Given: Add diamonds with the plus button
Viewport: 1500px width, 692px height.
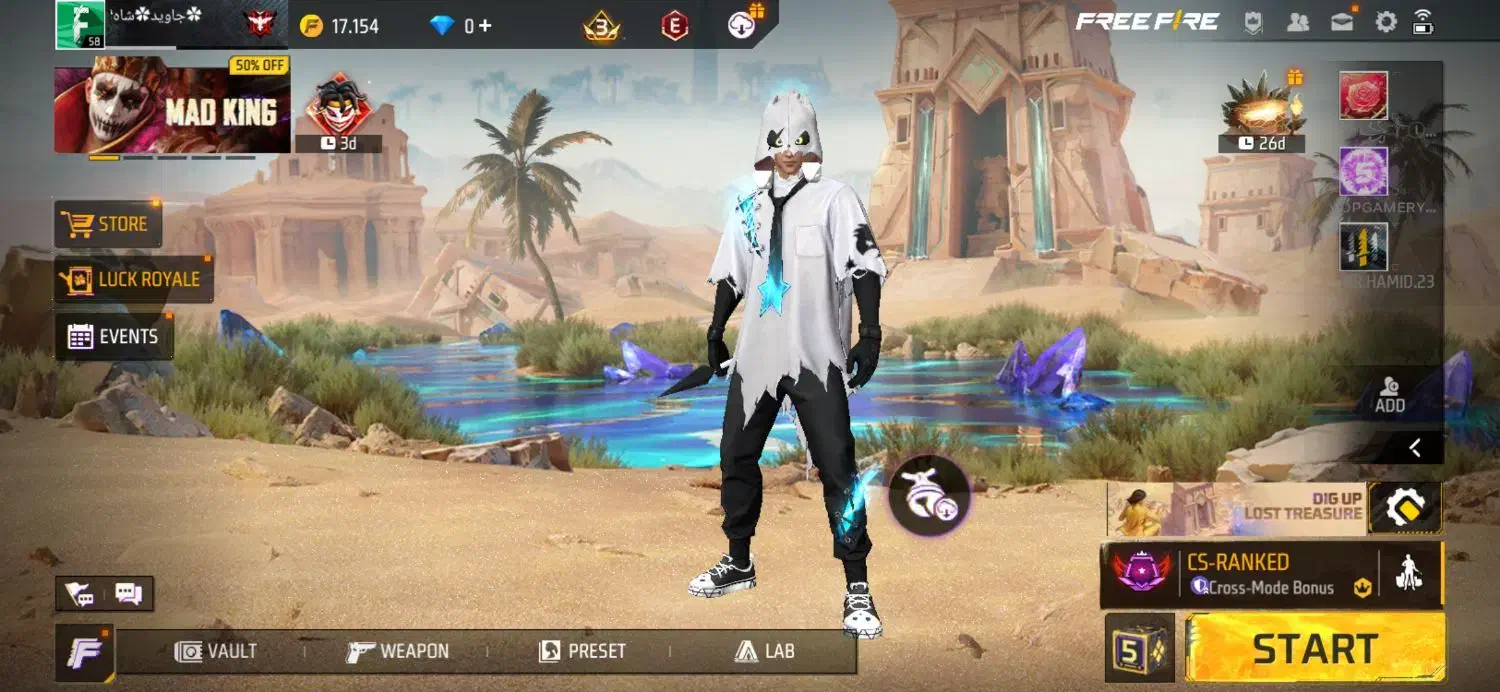Looking at the screenshot, I should 485,26.
